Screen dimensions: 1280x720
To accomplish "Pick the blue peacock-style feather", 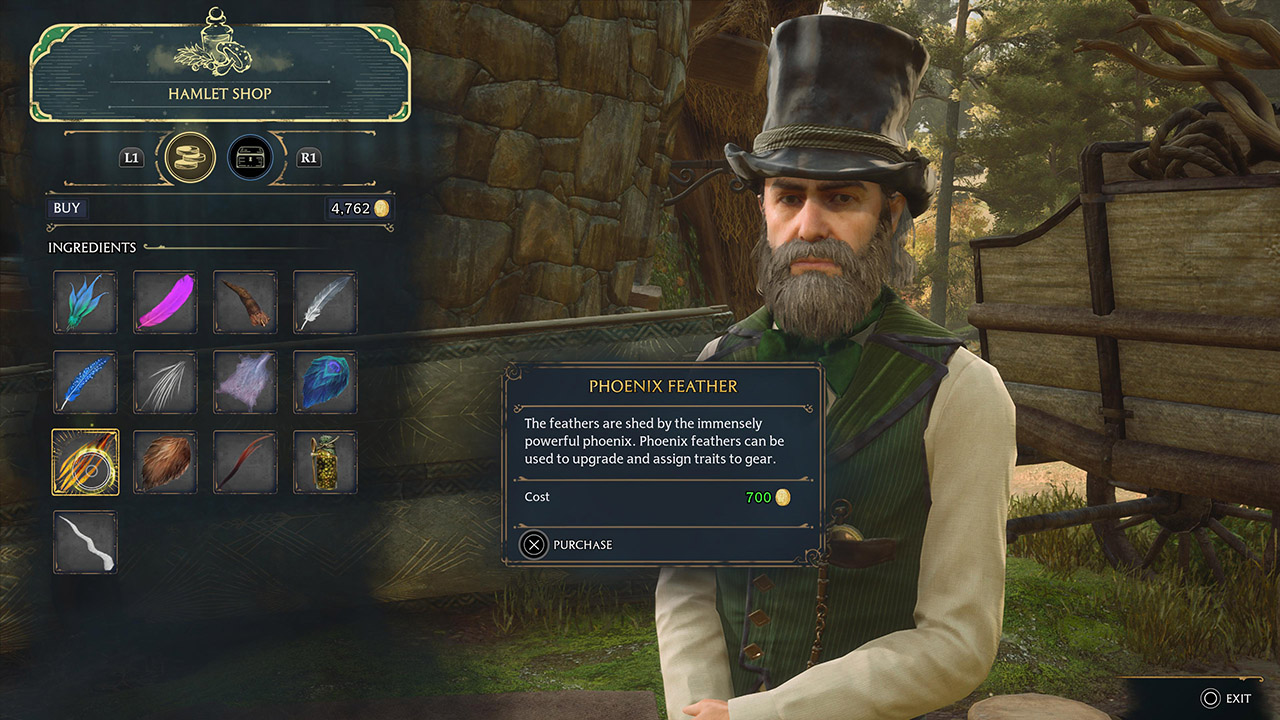I will coord(325,382).
